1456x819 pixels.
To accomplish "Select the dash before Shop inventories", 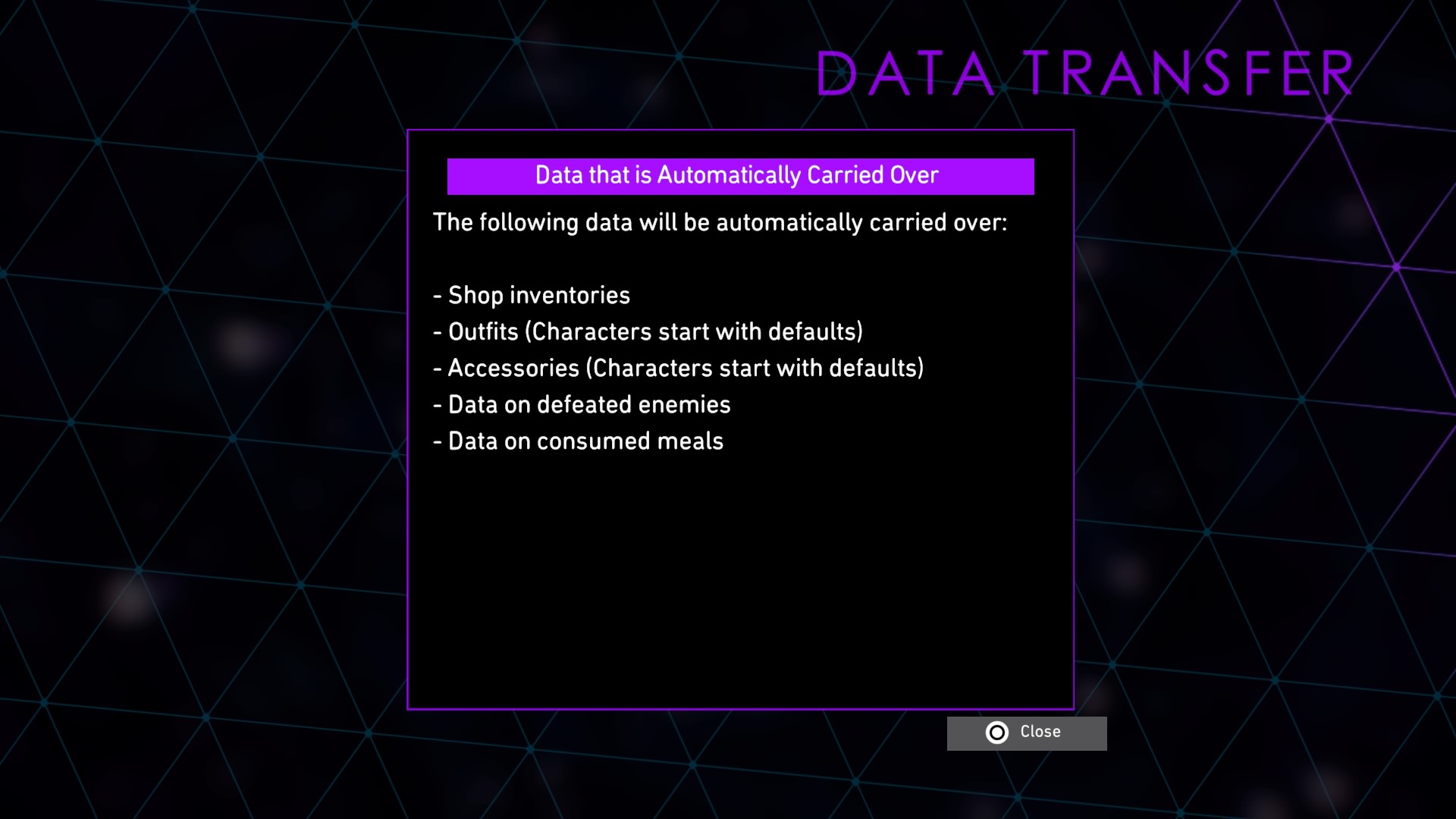I will pyautogui.click(x=438, y=296).
